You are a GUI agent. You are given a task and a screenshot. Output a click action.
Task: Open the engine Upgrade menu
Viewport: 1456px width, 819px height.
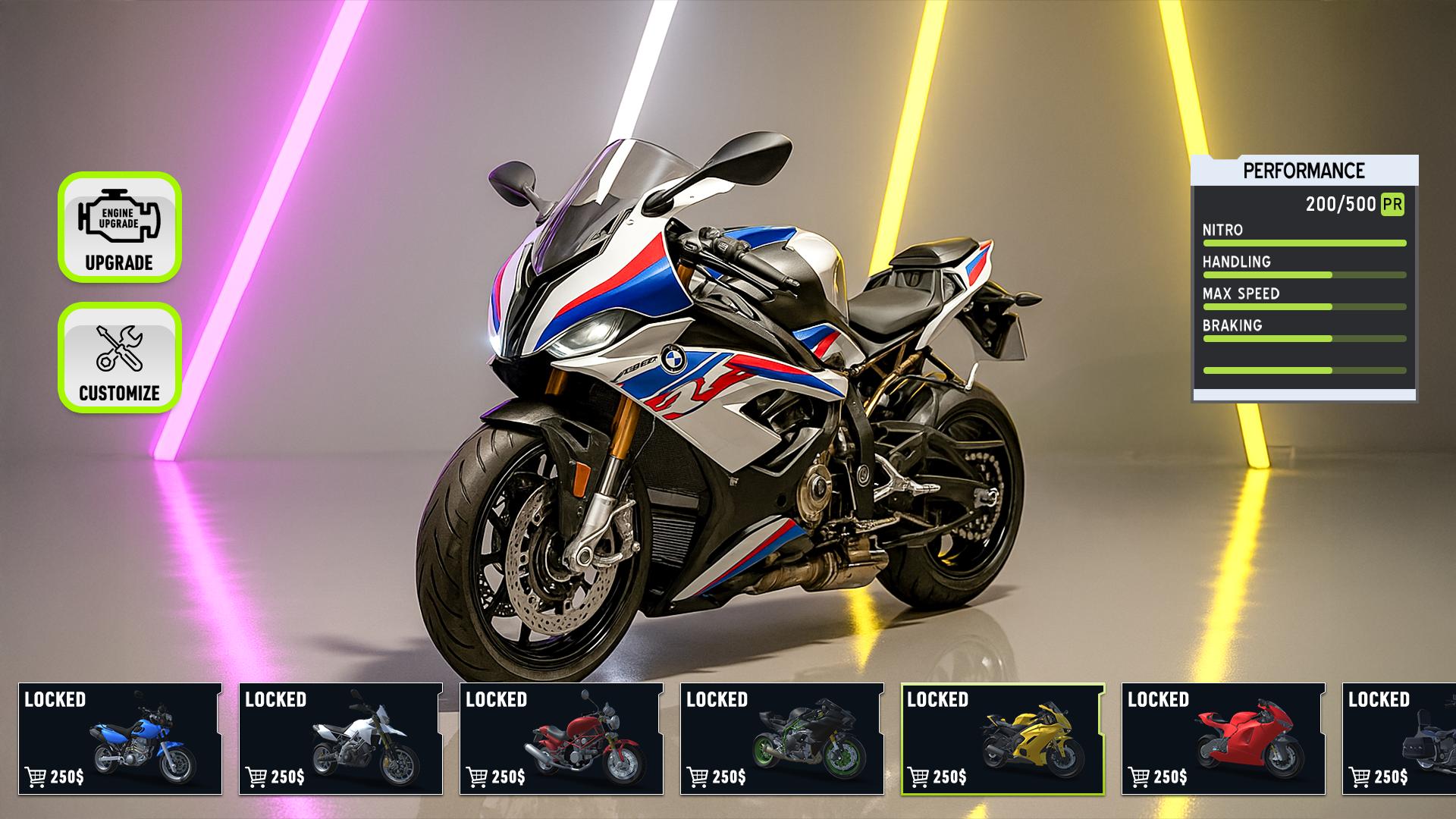[x=120, y=227]
